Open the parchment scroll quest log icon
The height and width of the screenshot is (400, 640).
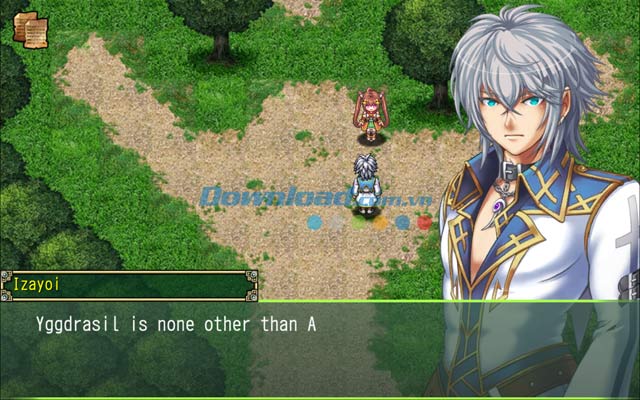(28, 27)
